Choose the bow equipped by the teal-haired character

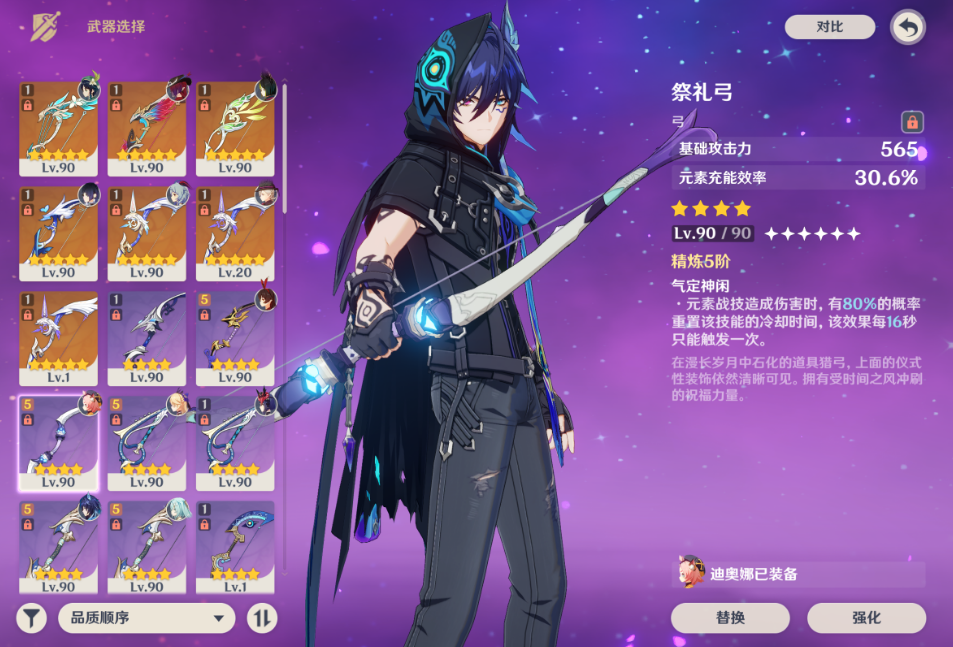147,545
